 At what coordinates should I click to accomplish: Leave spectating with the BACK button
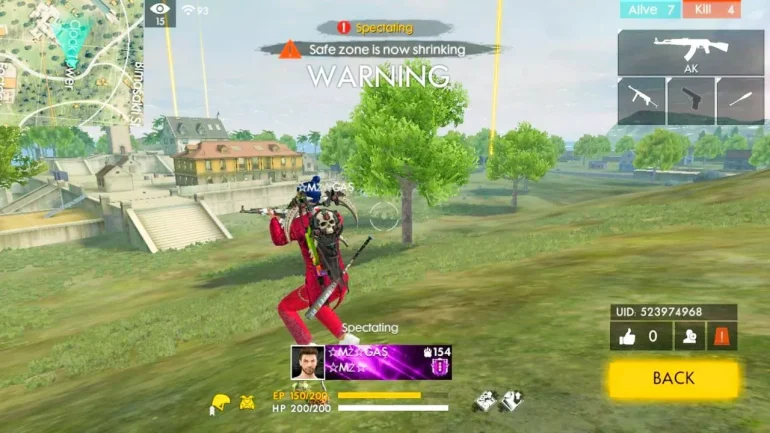tap(673, 379)
